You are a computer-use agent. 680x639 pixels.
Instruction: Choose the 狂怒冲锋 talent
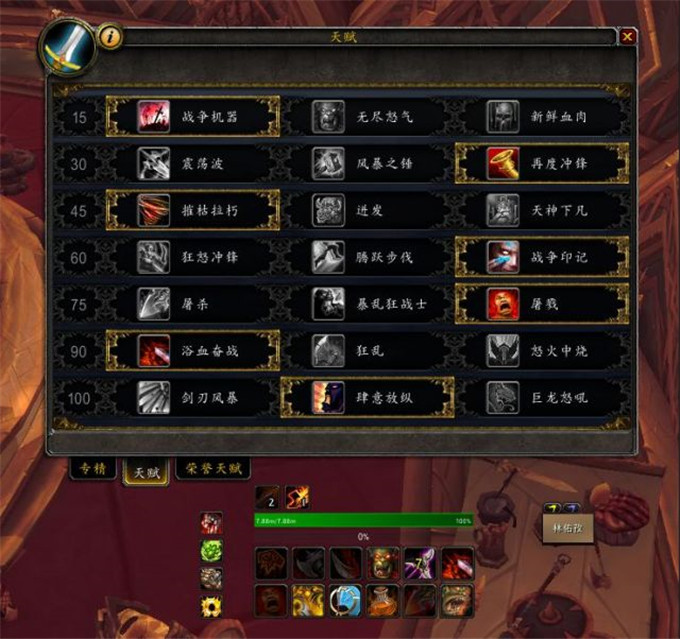[192, 257]
